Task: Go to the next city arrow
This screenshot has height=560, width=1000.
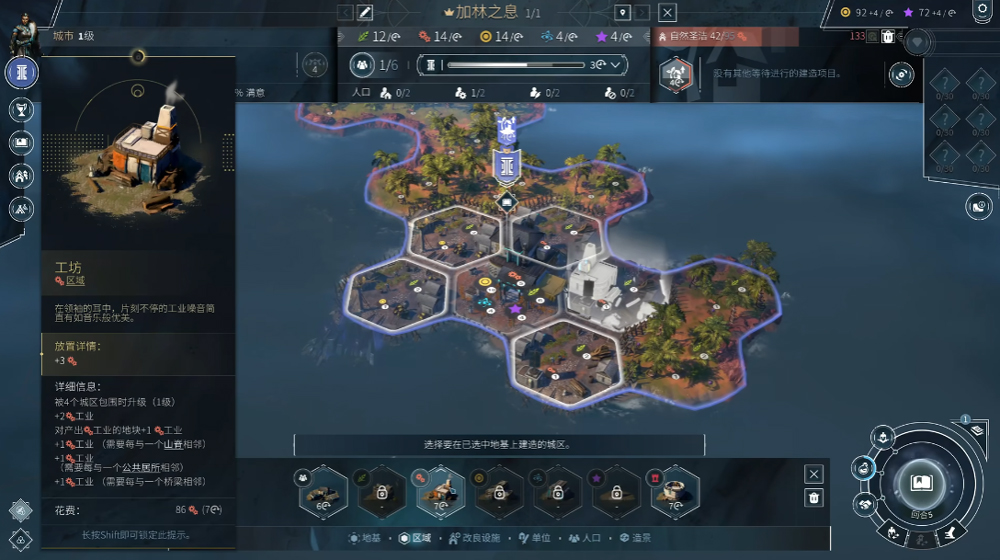Action: [x=643, y=13]
